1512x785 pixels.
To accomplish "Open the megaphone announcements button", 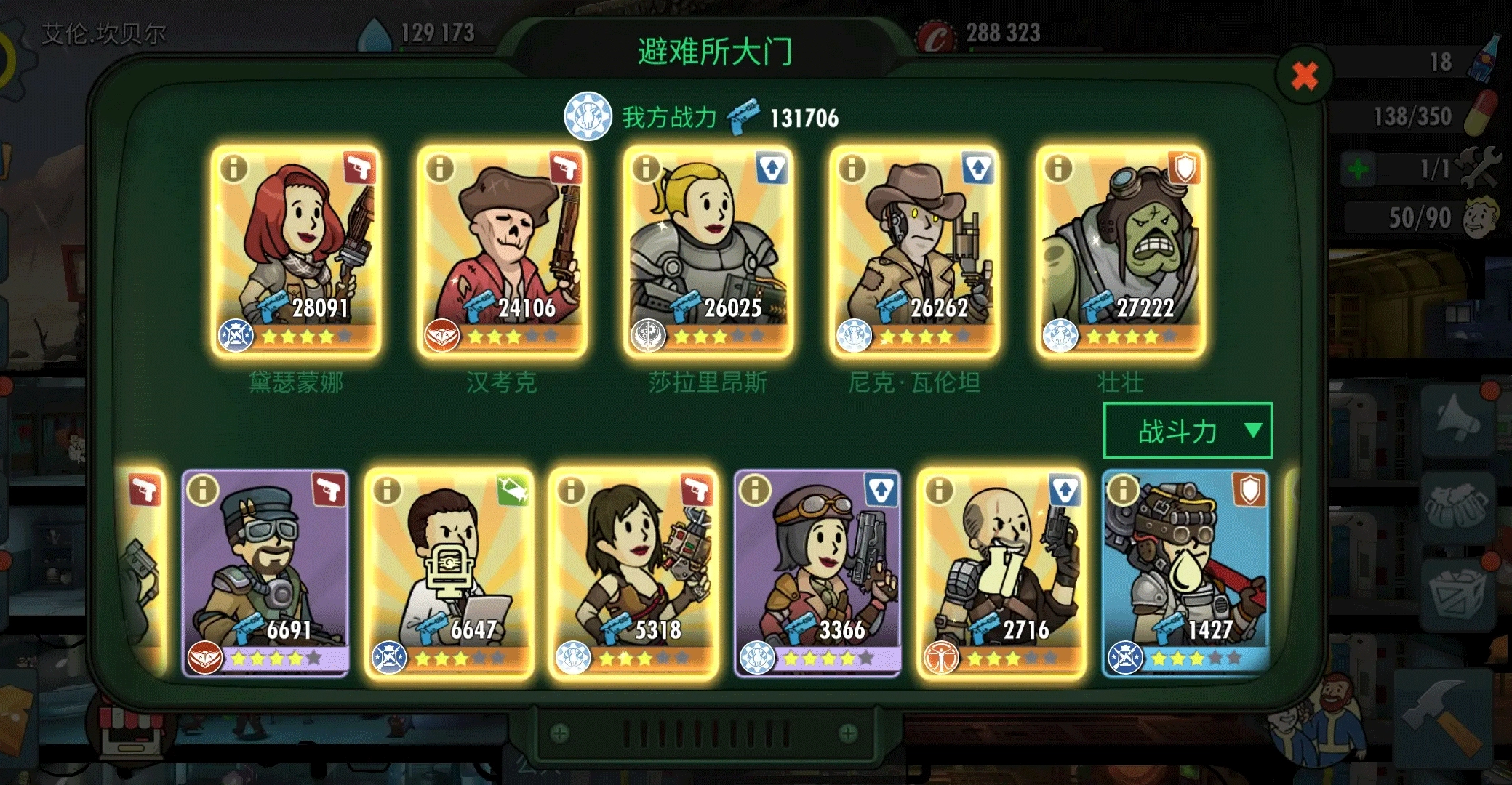I will pos(1456,419).
